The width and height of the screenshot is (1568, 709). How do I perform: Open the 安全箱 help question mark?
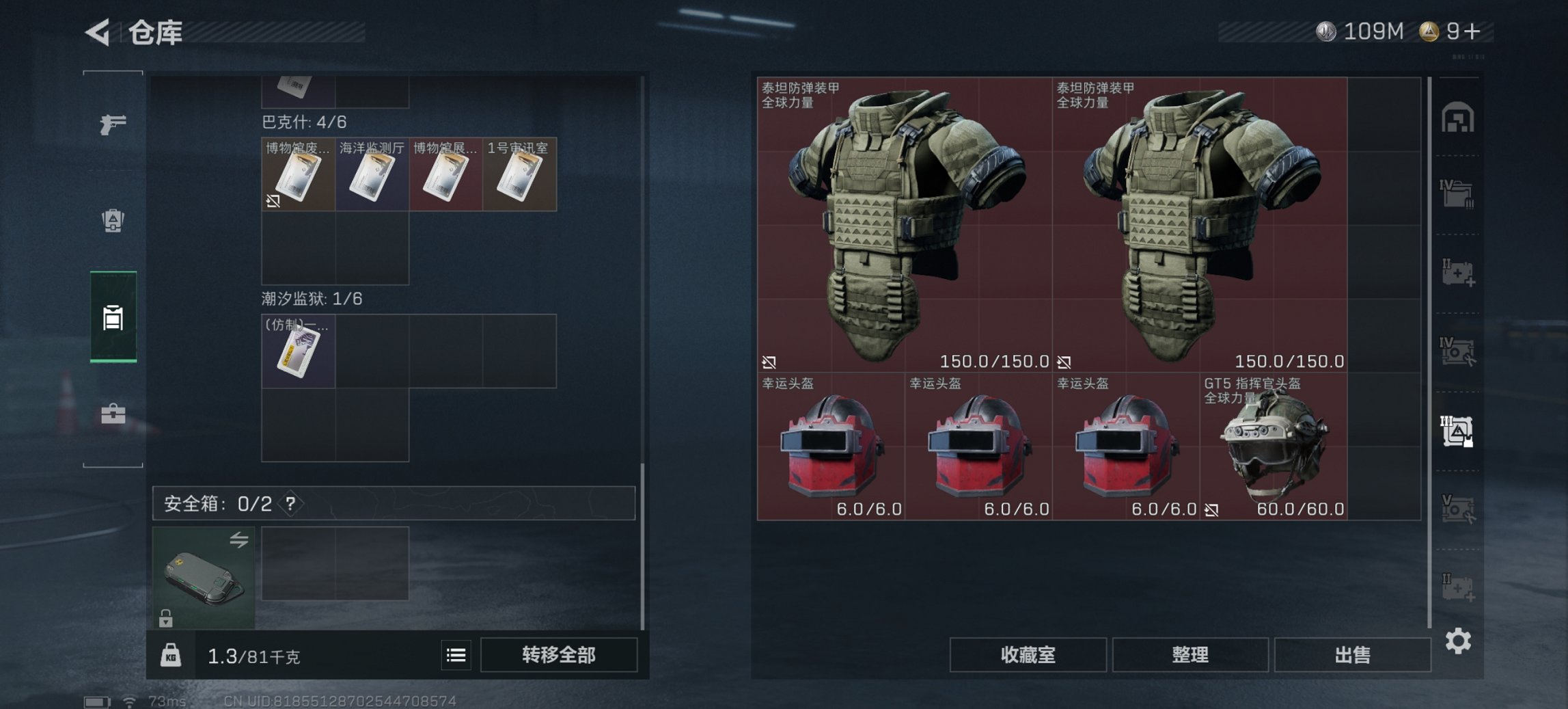(x=292, y=505)
